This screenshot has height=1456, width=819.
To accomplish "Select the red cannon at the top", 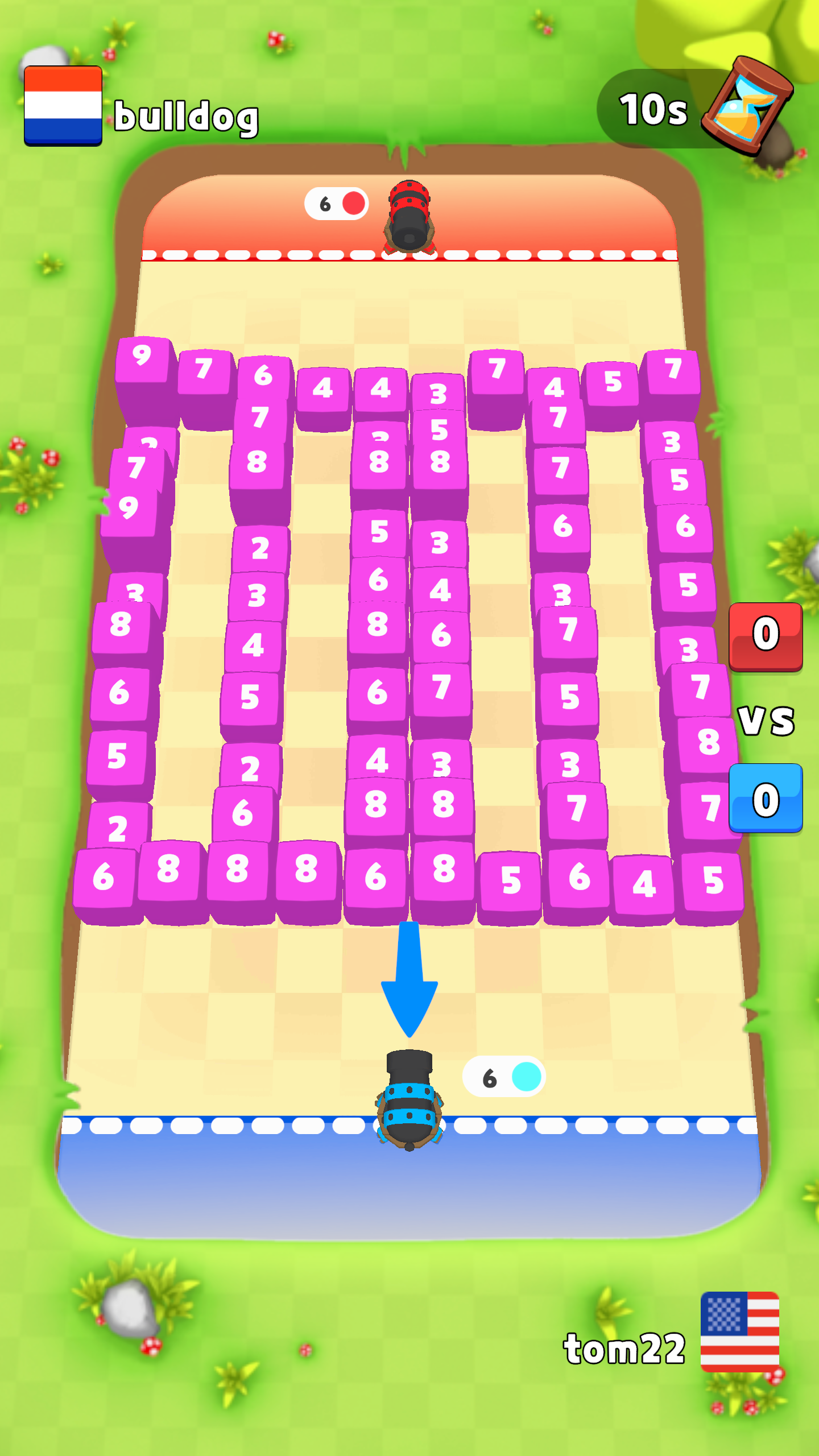I will point(409,216).
